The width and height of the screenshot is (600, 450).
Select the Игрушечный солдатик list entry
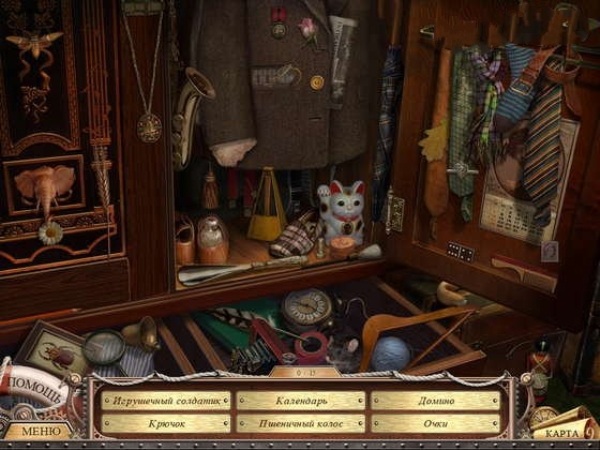165,400
